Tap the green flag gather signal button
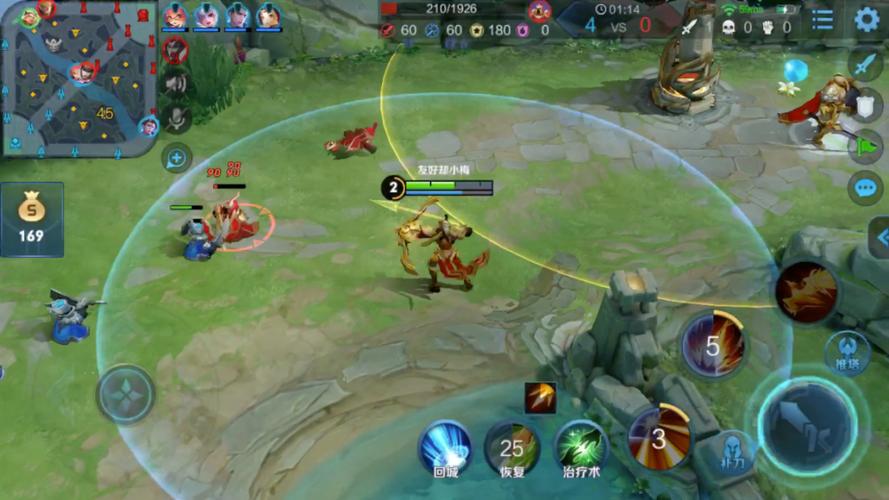The width and height of the screenshot is (889, 500). (864, 145)
